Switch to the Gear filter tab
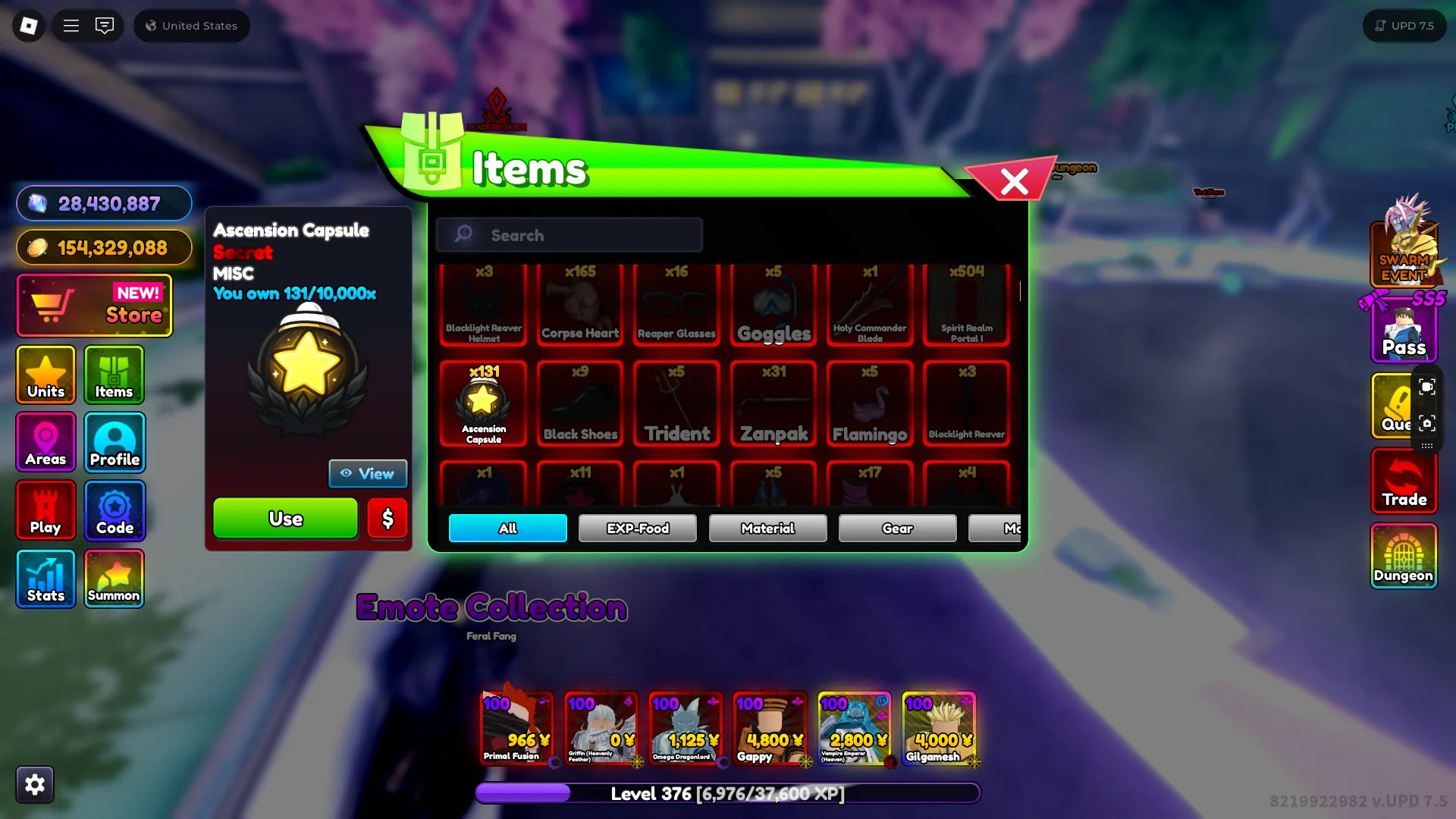The height and width of the screenshot is (819, 1456). click(897, 528)
